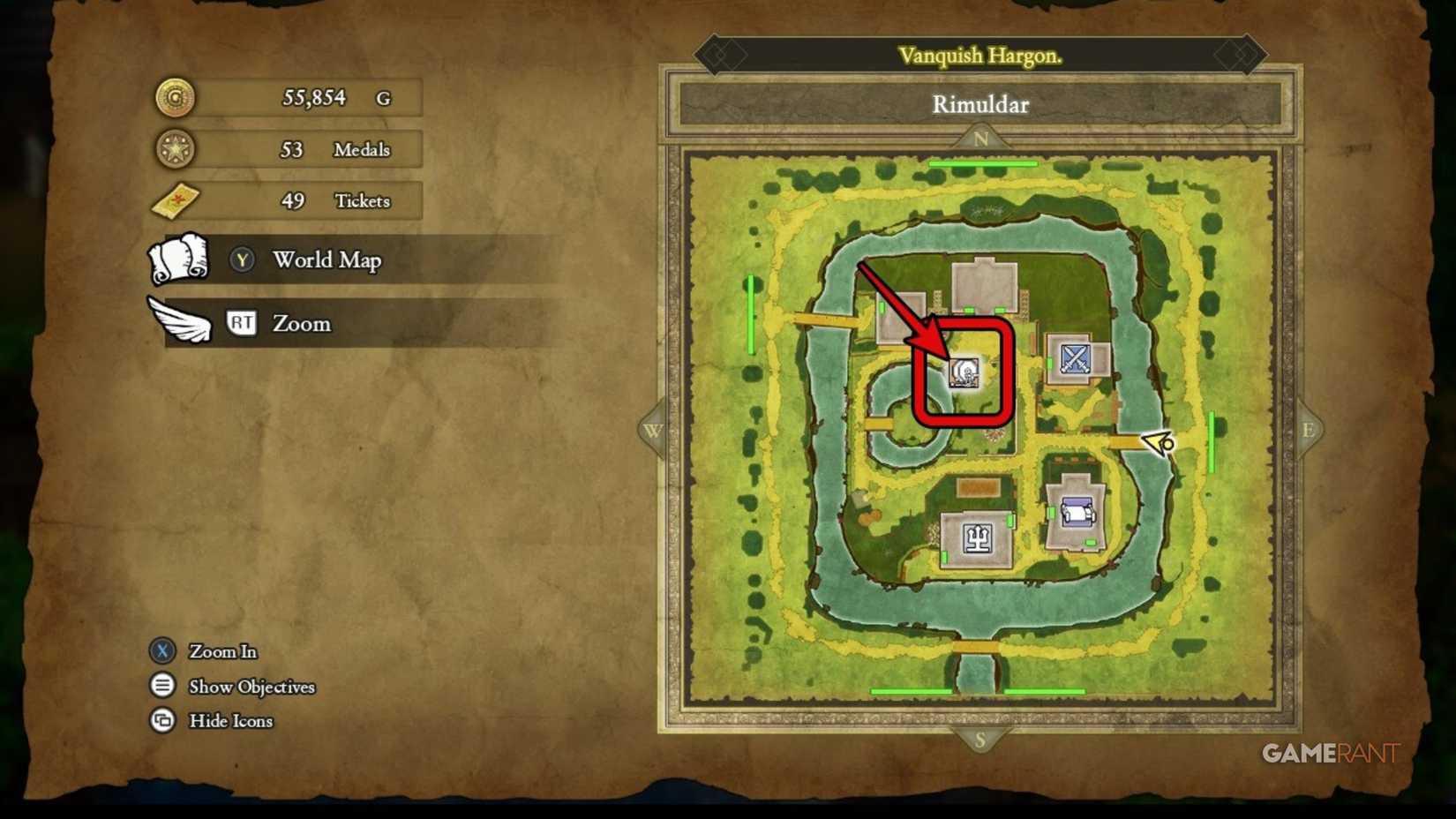Click the scroll icon for World Map

(179, 259)
